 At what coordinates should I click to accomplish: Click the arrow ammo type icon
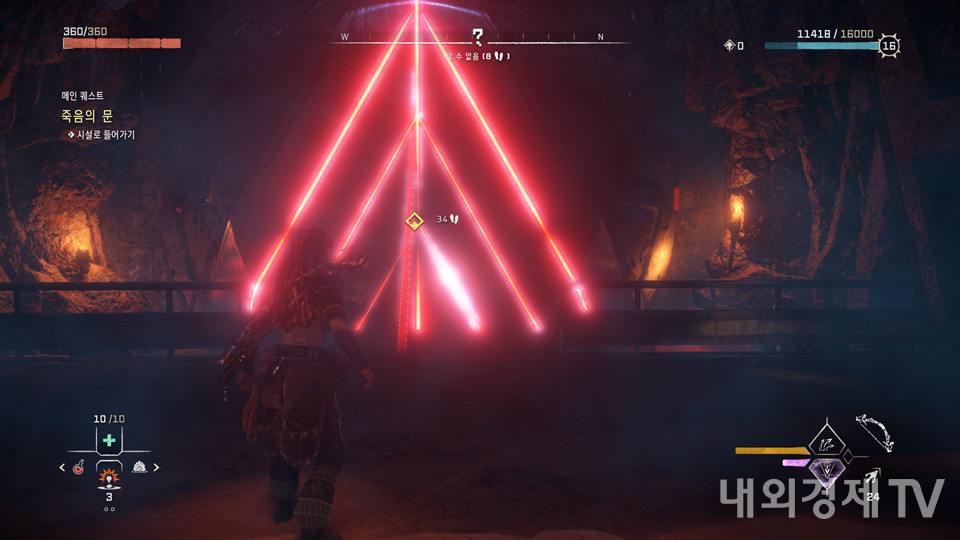point(871,479)
